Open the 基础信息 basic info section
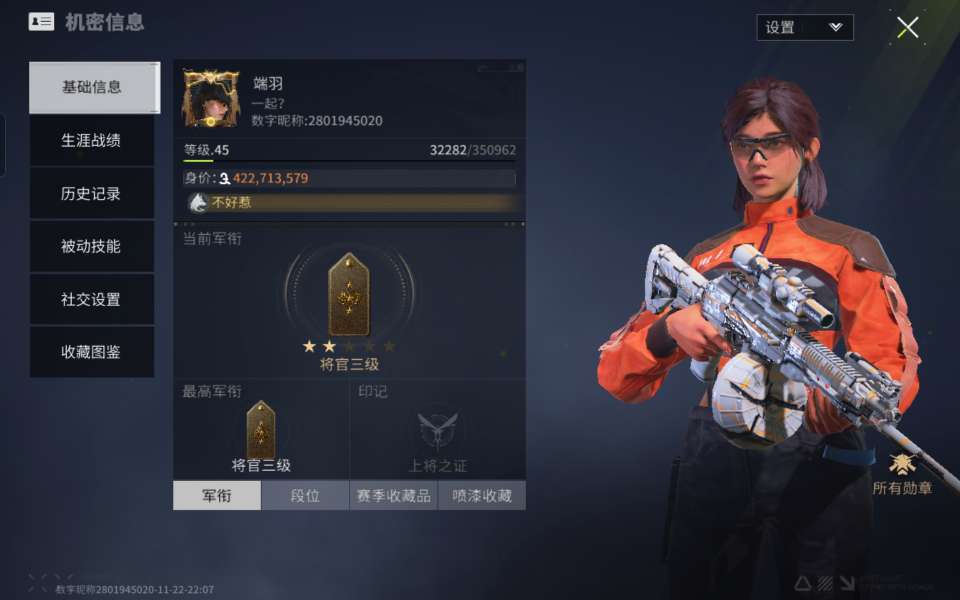The width and height of the screenshot is (960, 600). tap(92, 88)
